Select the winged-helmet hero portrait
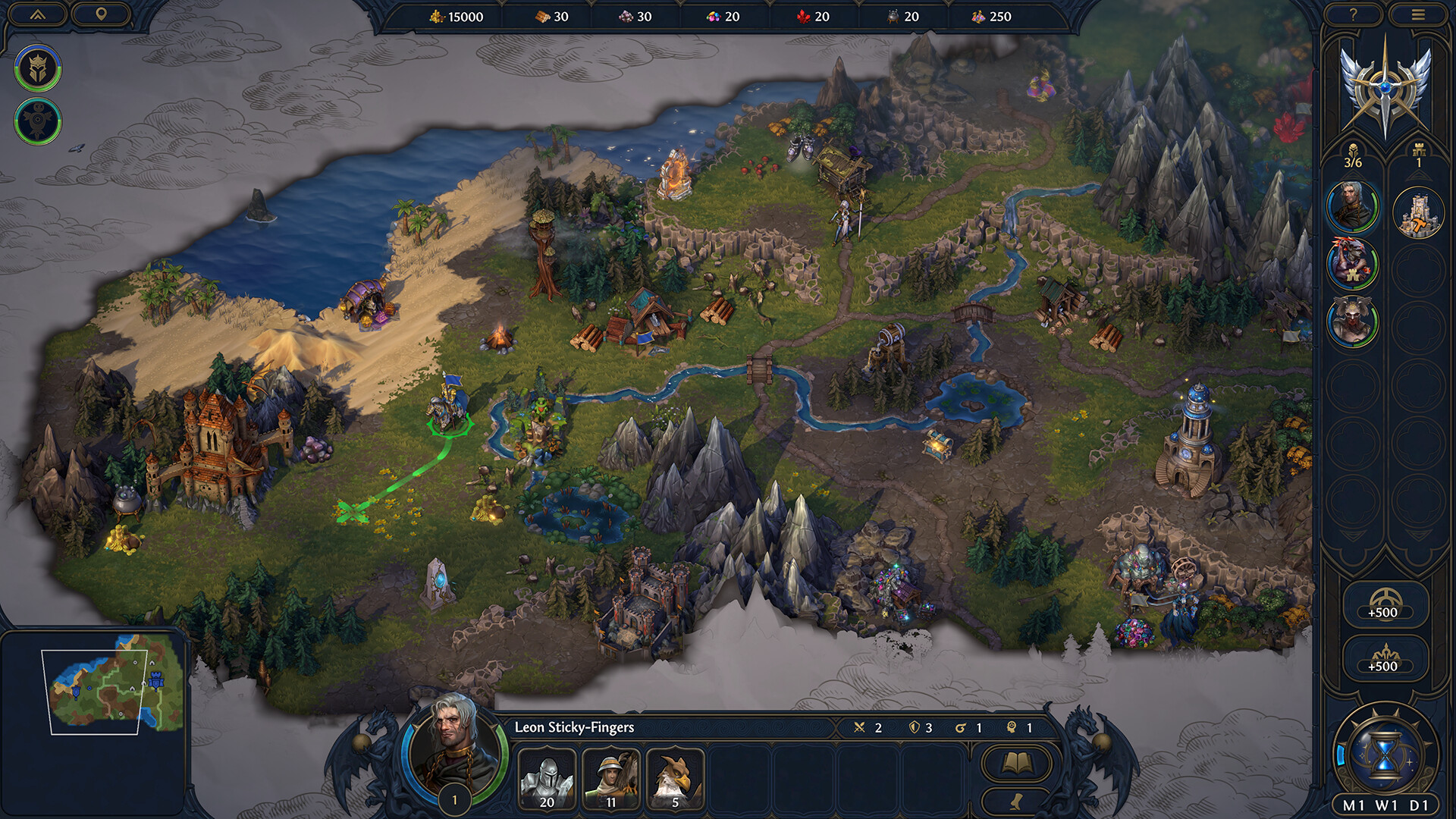Screen dimensions: 1456x819 pos(1352,322)
